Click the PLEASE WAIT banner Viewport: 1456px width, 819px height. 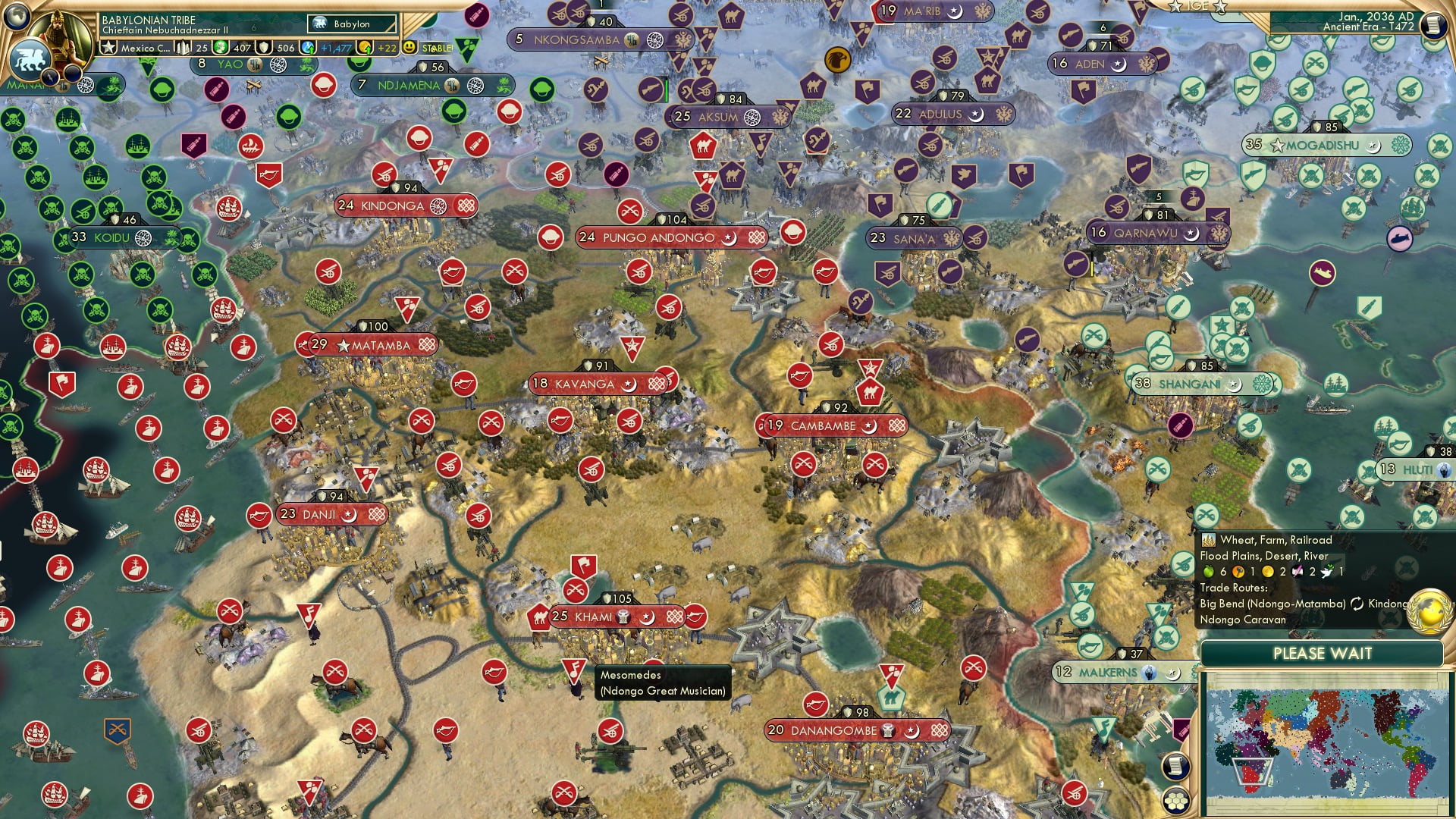(x=1323, y=653)
